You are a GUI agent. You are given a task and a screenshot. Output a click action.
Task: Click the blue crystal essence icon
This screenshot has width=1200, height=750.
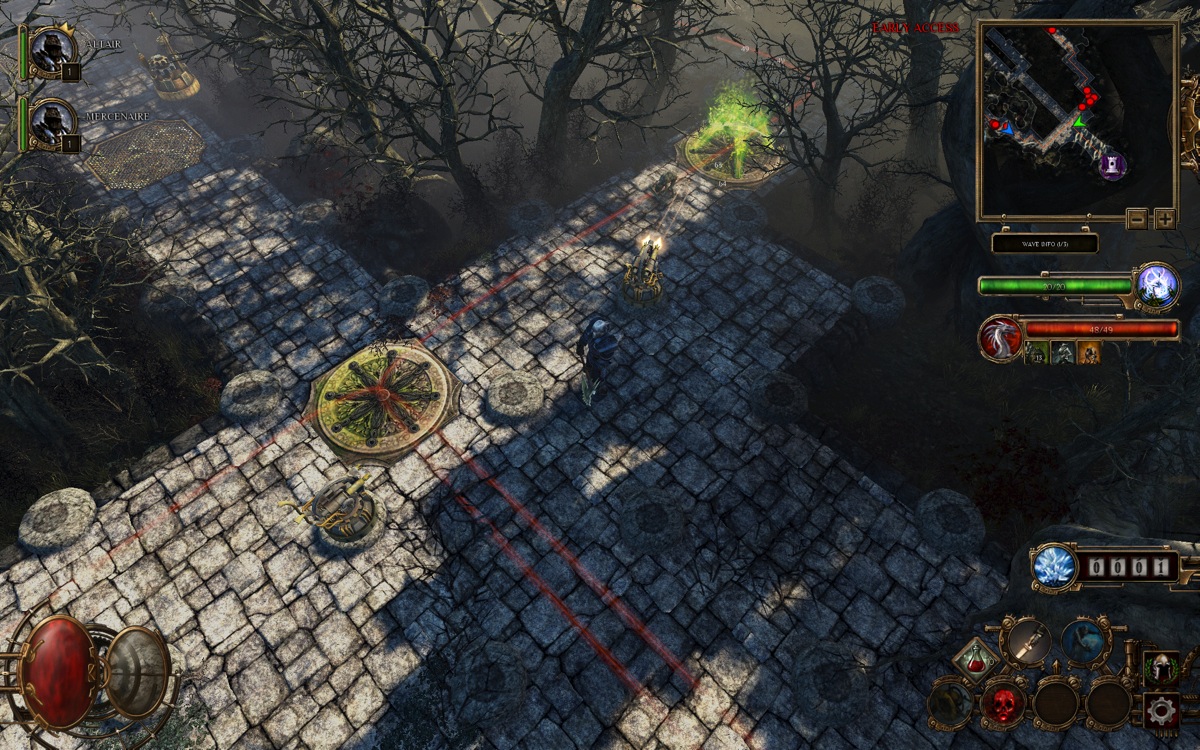[x=1054, y=567]
